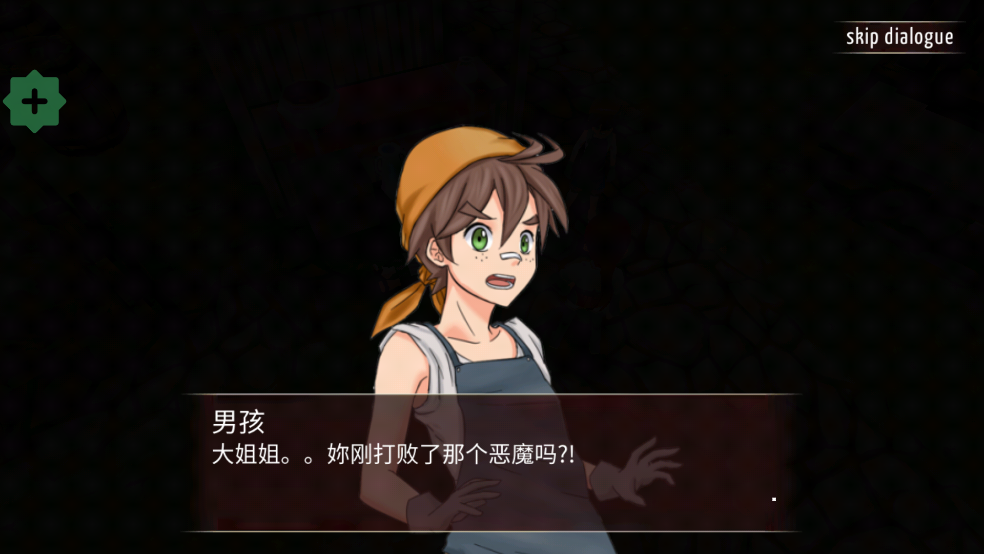Skip the dialogue scene

899,38
